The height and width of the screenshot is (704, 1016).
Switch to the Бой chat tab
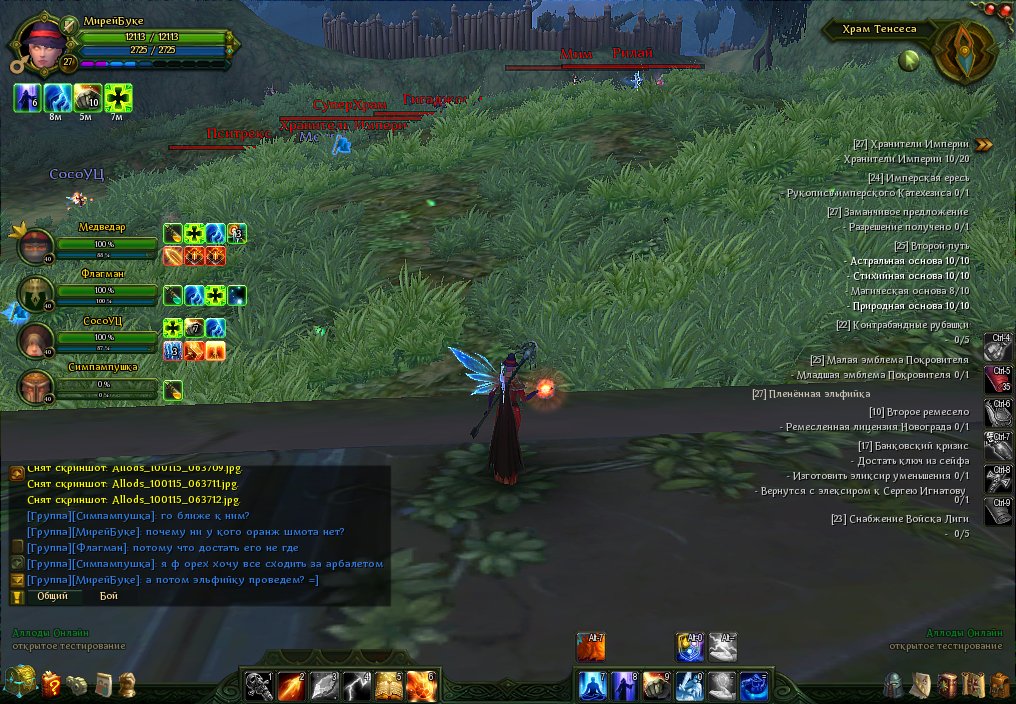coord(108,596)
